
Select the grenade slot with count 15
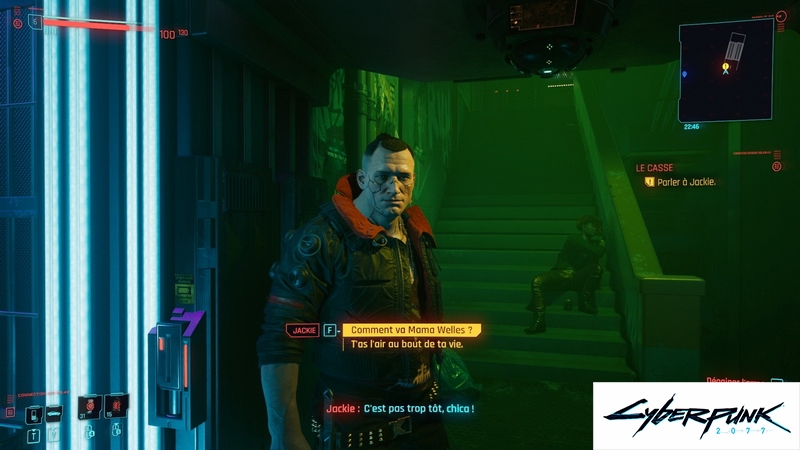coord(116,407)
